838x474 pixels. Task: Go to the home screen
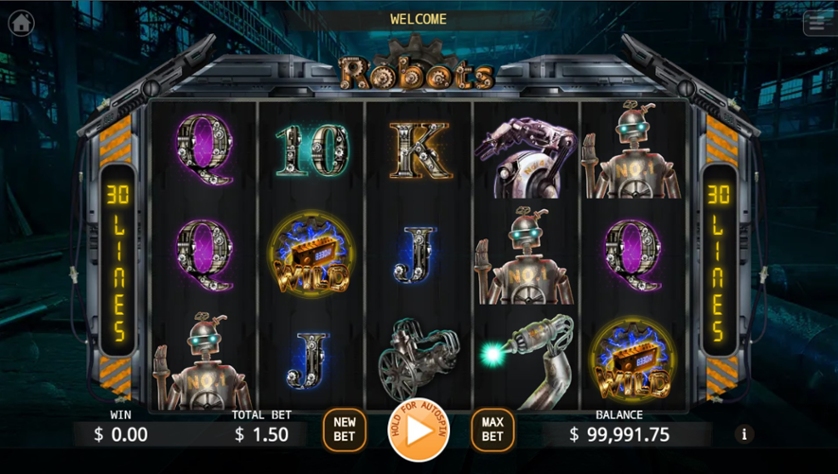point(21,23)
